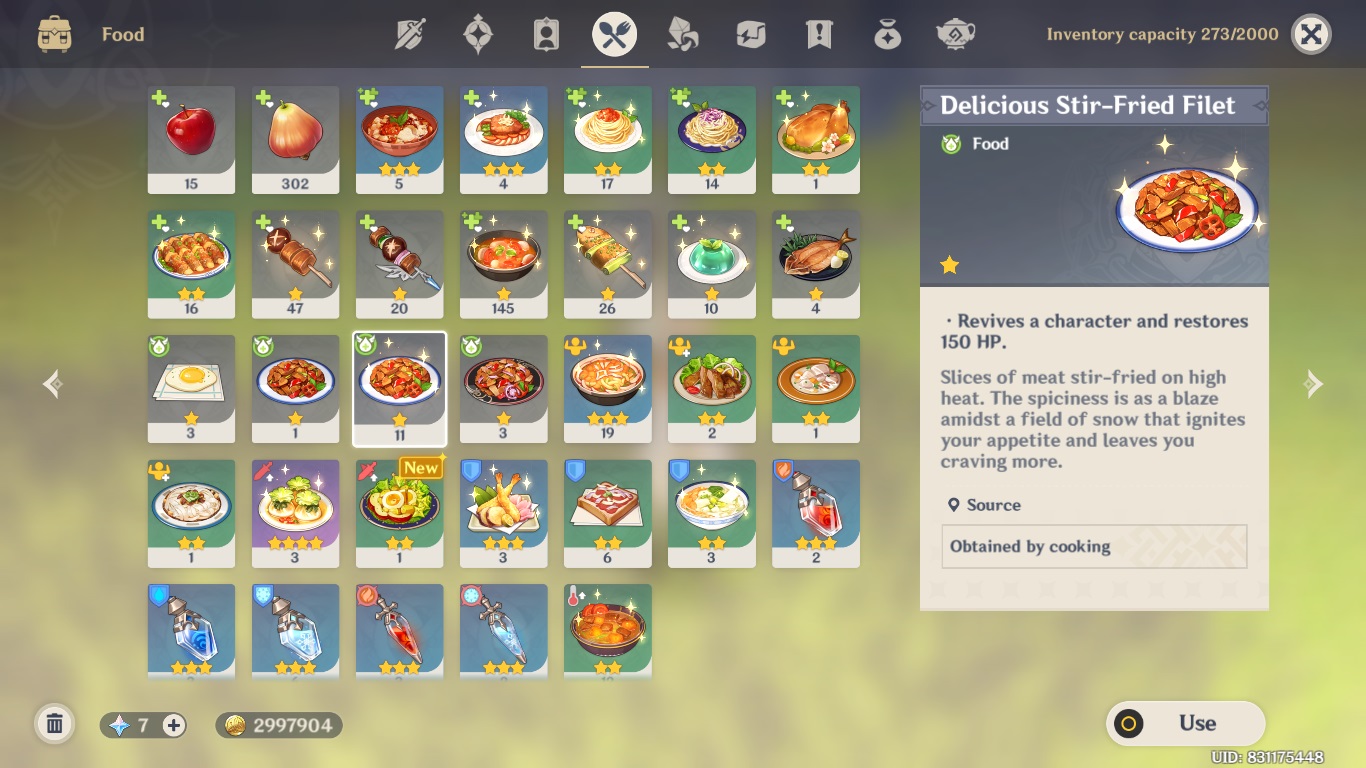Select the Gadgets category icon
This screenshot has height=768, width=1366.
tap(749, 33)
